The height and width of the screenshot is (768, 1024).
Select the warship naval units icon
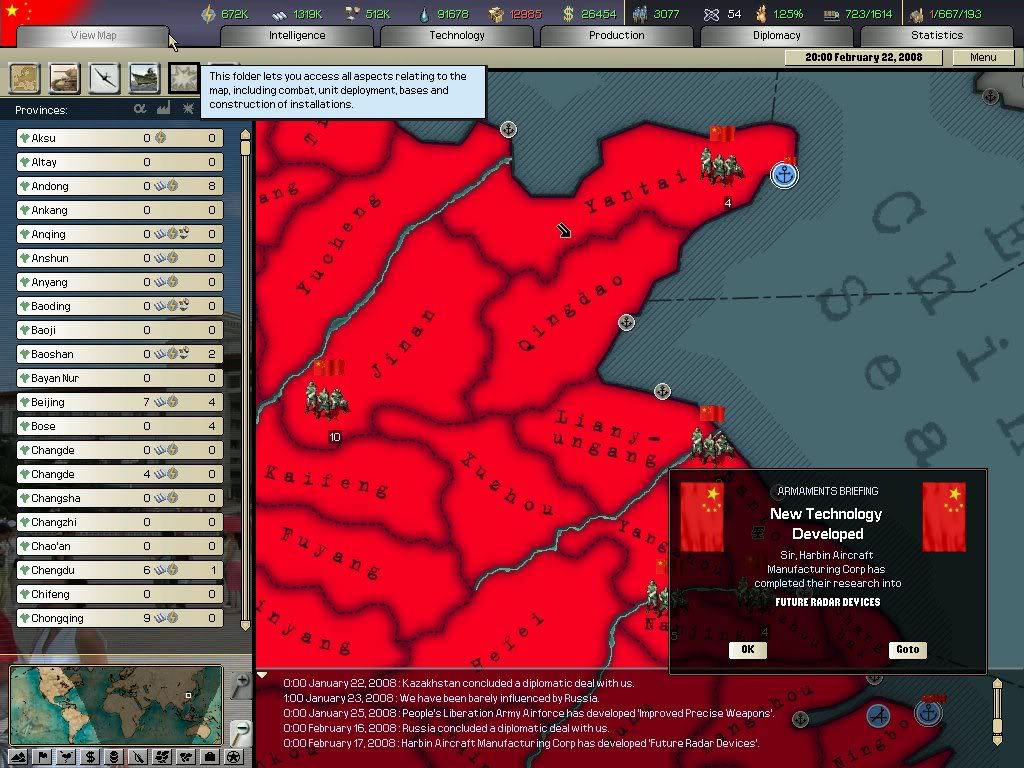[144, 78]
